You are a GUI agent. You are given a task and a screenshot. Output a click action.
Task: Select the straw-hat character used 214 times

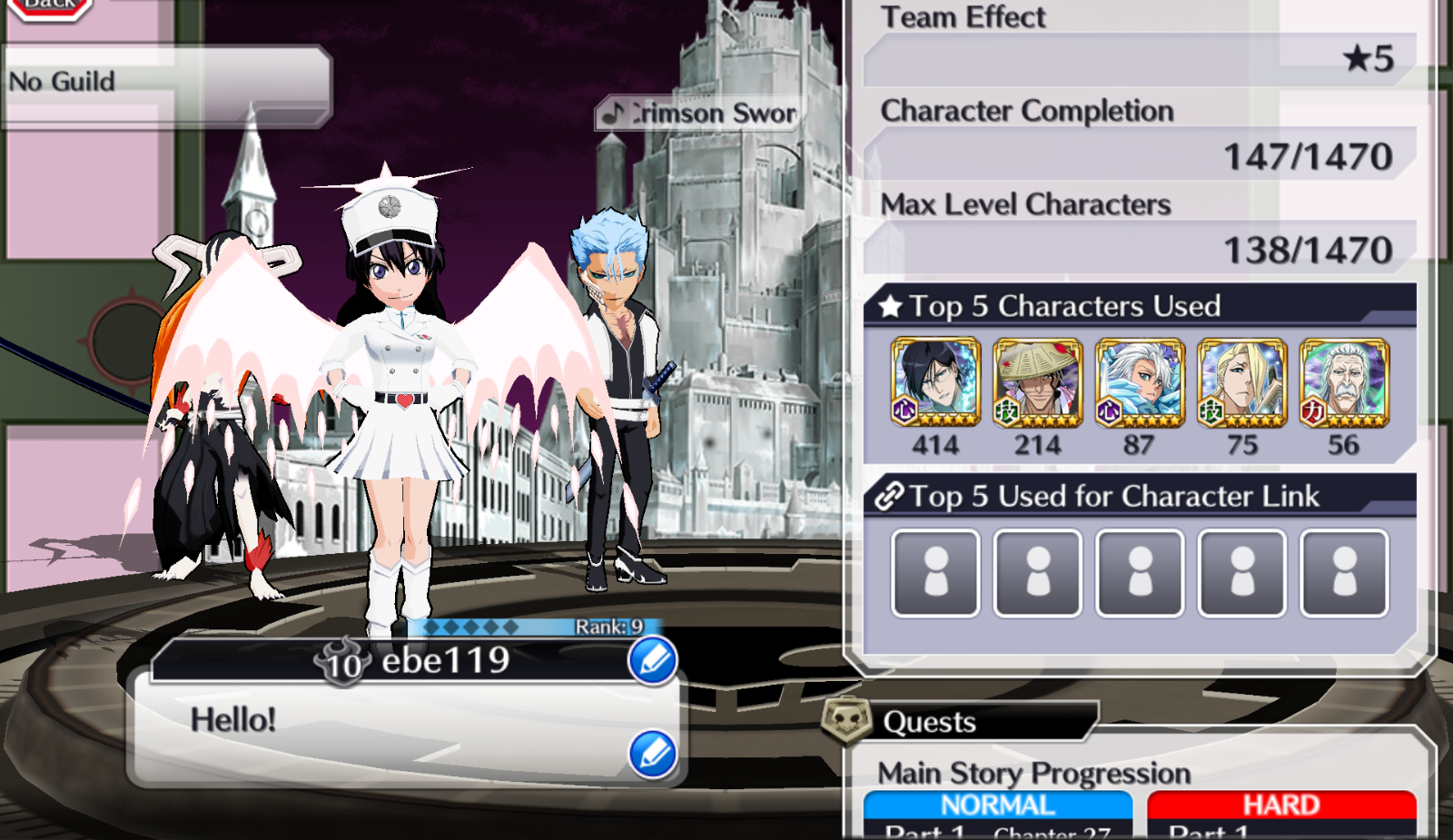[x=1037, y=382]
